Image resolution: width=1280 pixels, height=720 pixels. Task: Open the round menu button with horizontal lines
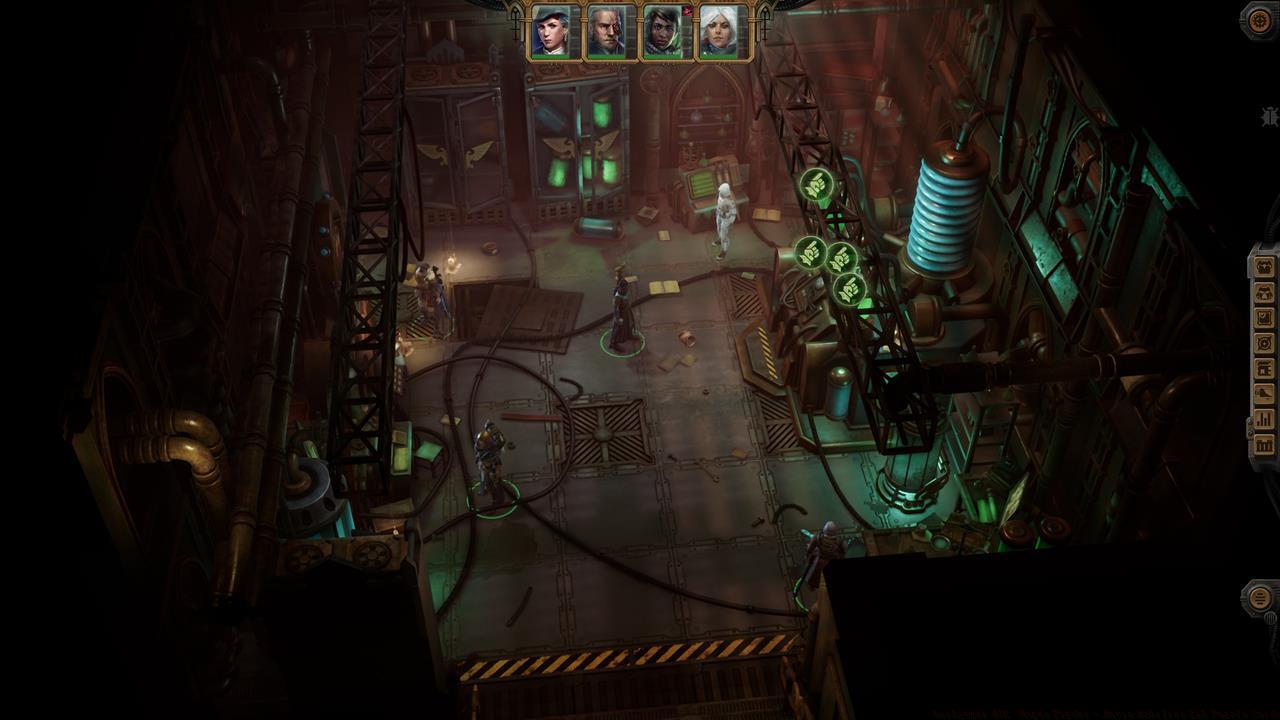coord(1260,598)
